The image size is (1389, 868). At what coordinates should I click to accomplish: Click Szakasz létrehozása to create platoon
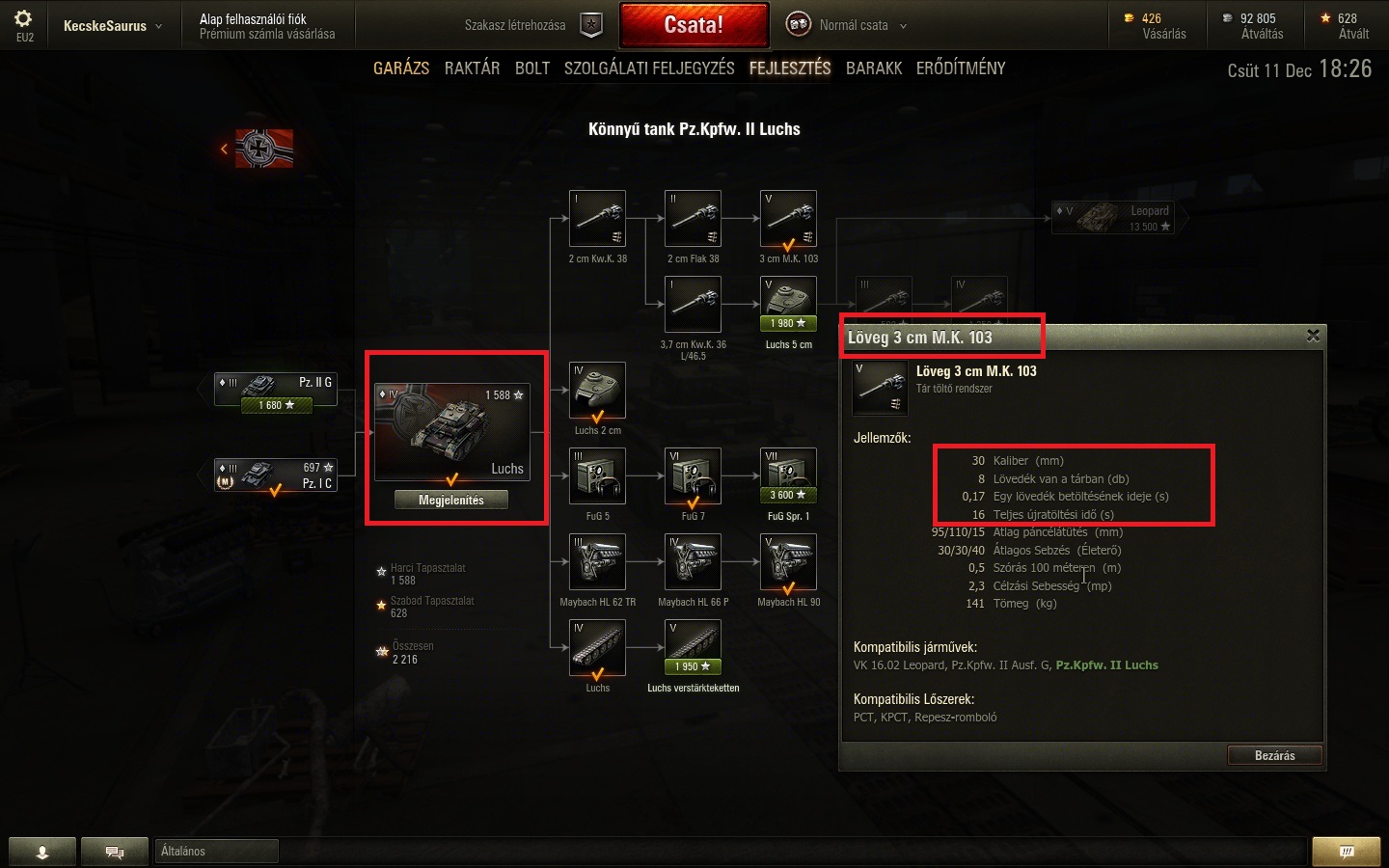[532, 25]
